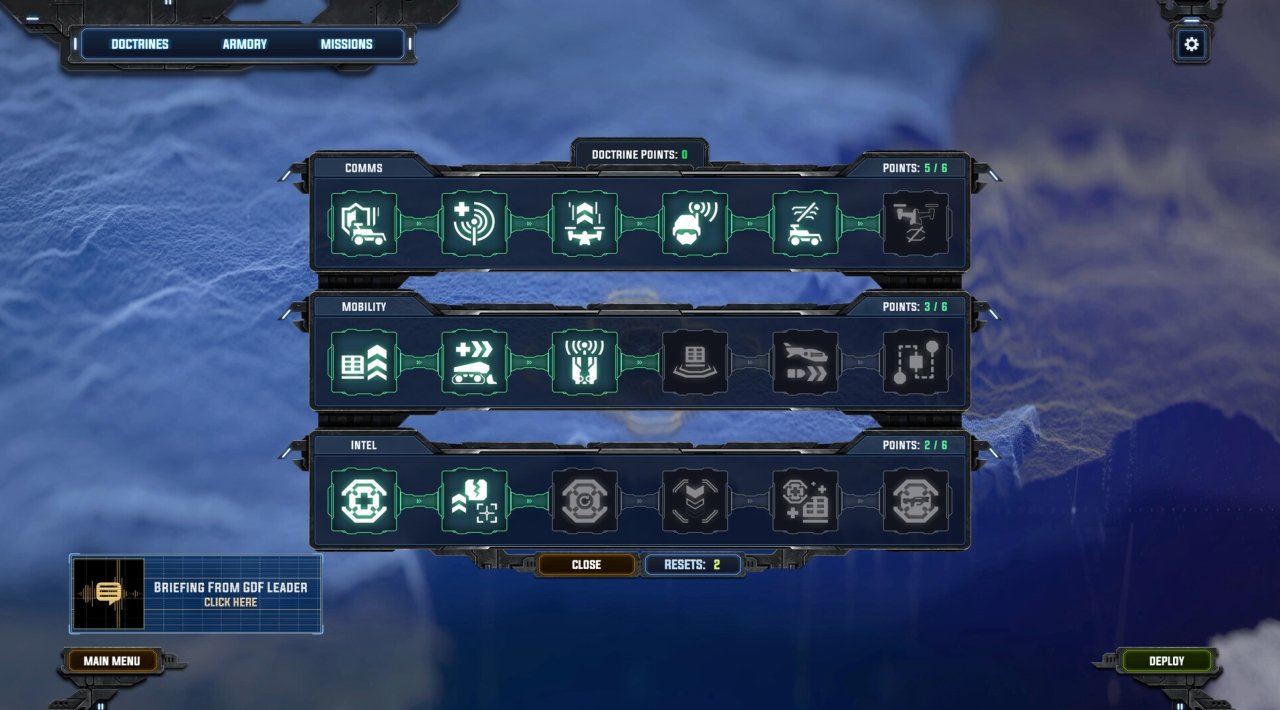Return to the Main Menu
1280x710 pixels.
[111, 661]
